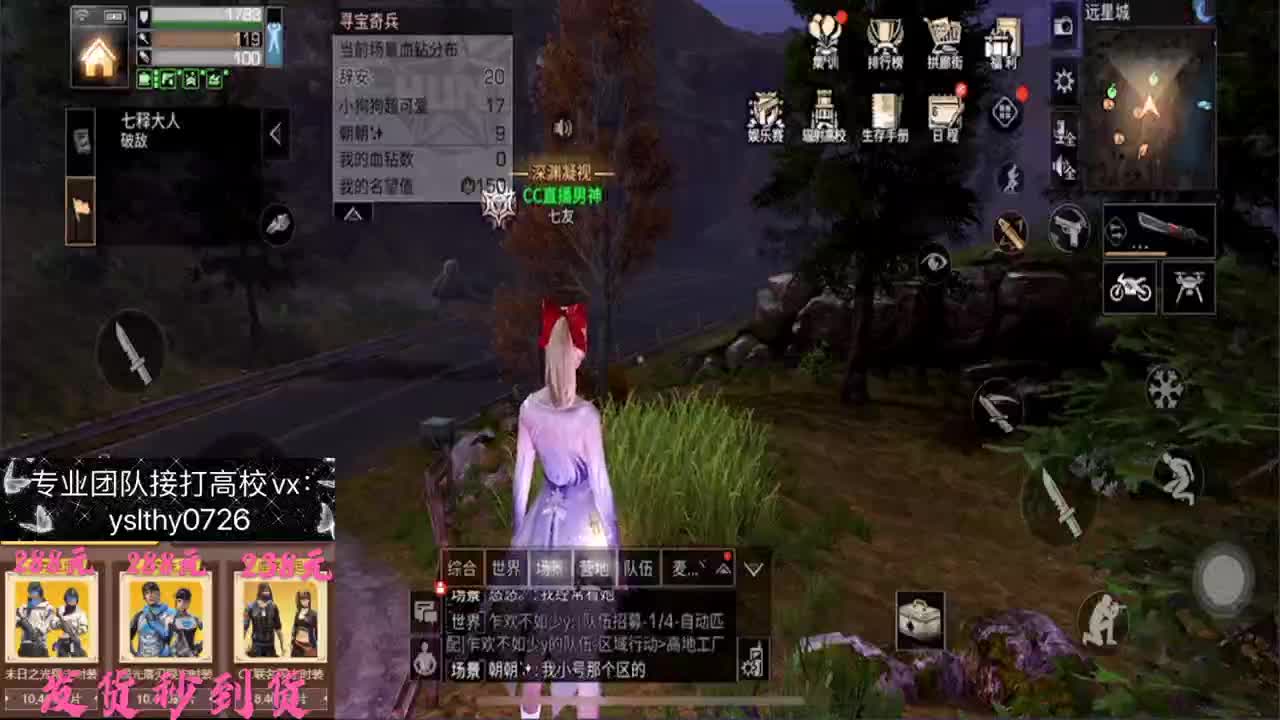Image resolution: width=1280 pixels, height=720 pixels.
Task: Click the camera screenshot icon on the right edge
Action: (x=1062, y=28)
